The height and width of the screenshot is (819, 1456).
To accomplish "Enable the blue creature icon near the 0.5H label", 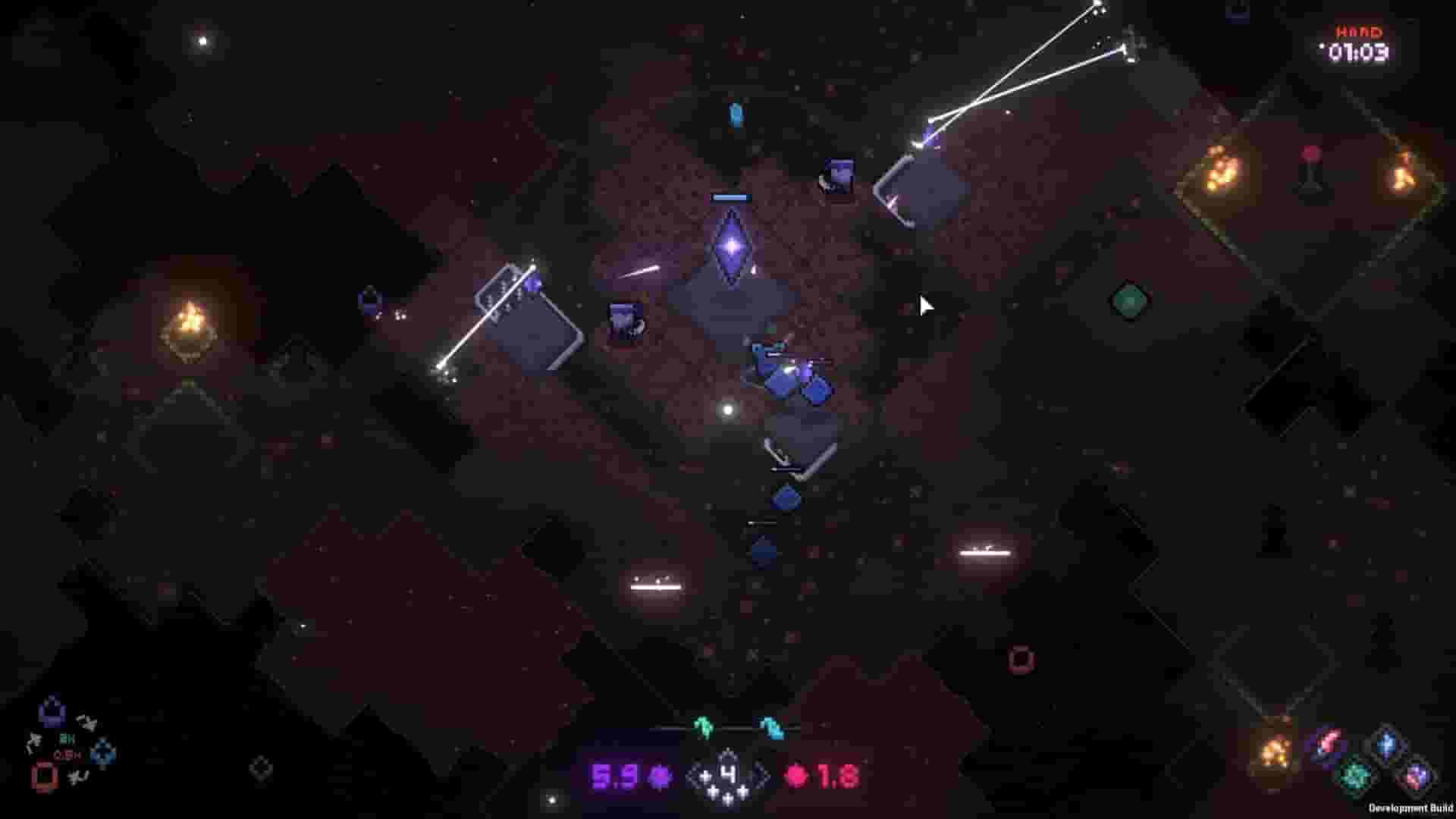I will [102, 752].
